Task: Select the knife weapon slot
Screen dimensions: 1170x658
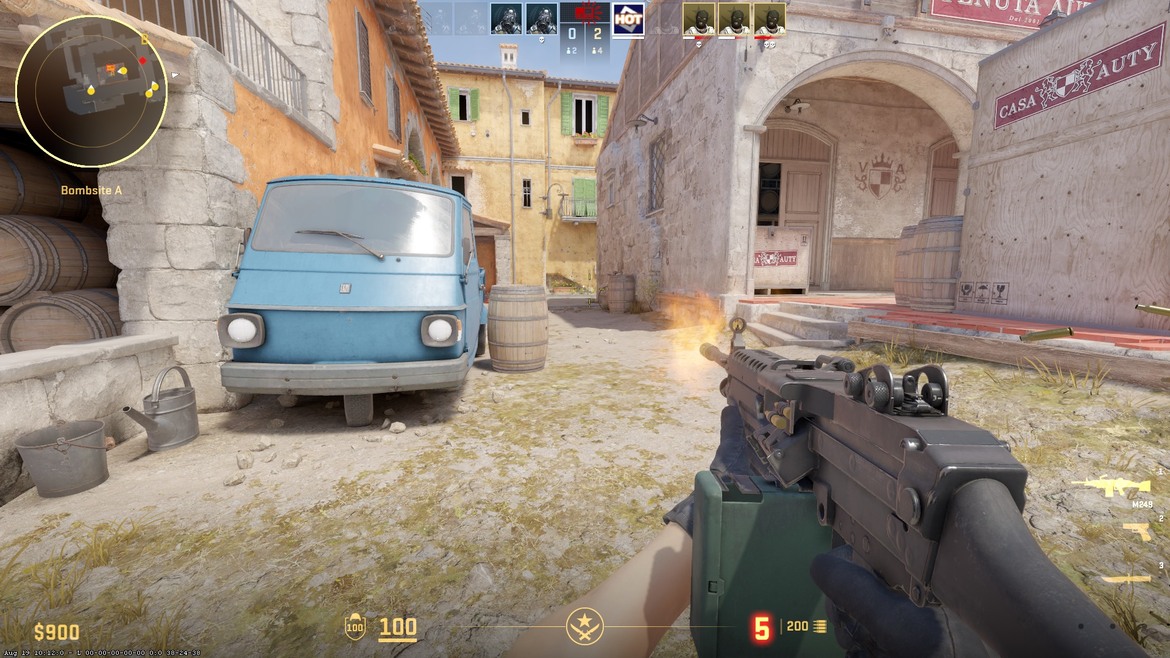Action: (x=1126, y=578)
